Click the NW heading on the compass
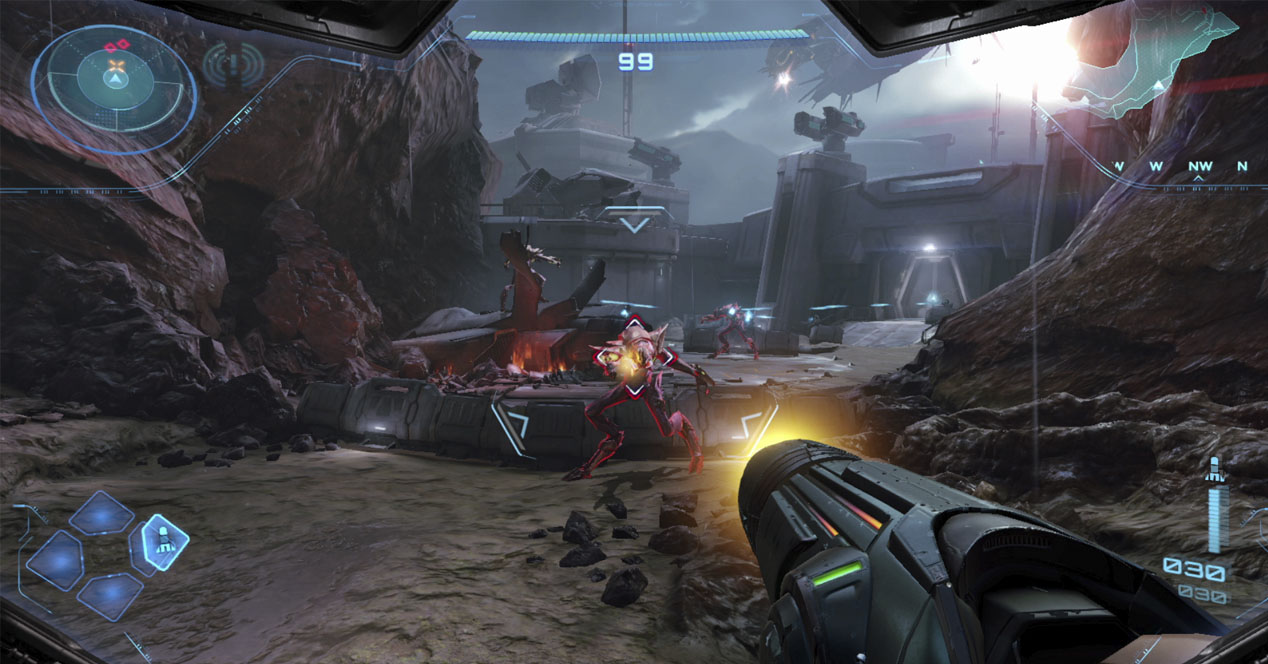This screenshot has width=1268, height=664. [1199, 166]
